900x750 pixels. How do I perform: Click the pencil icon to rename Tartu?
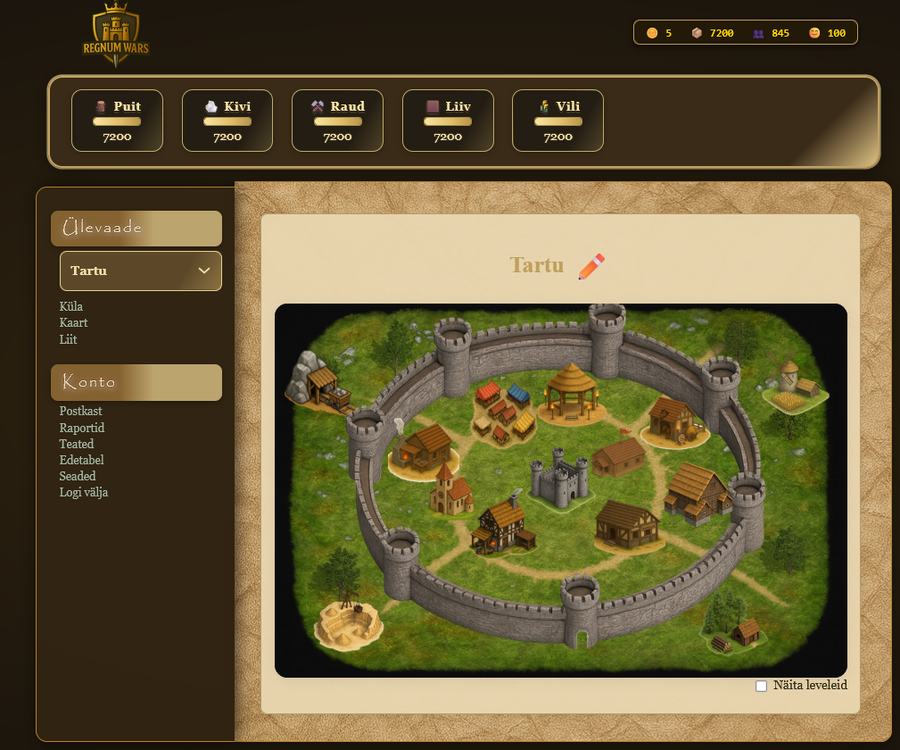point(591,266)
